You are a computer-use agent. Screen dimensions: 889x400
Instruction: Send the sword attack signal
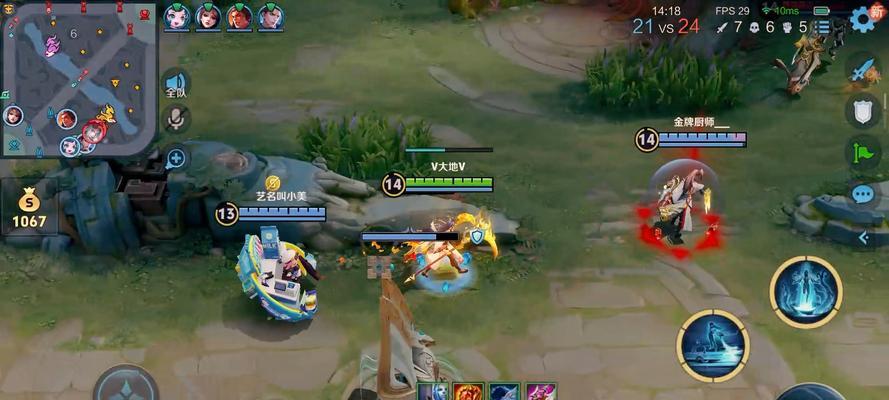click(x=863, y=69)
